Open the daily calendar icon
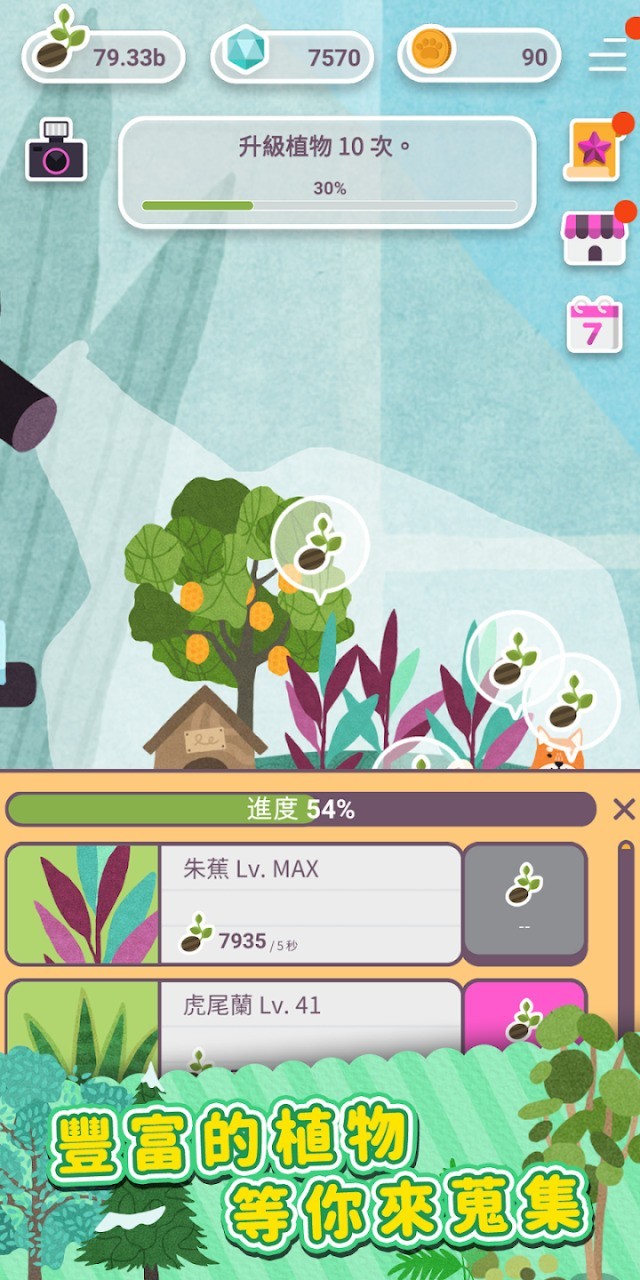 tap(594, 324)
